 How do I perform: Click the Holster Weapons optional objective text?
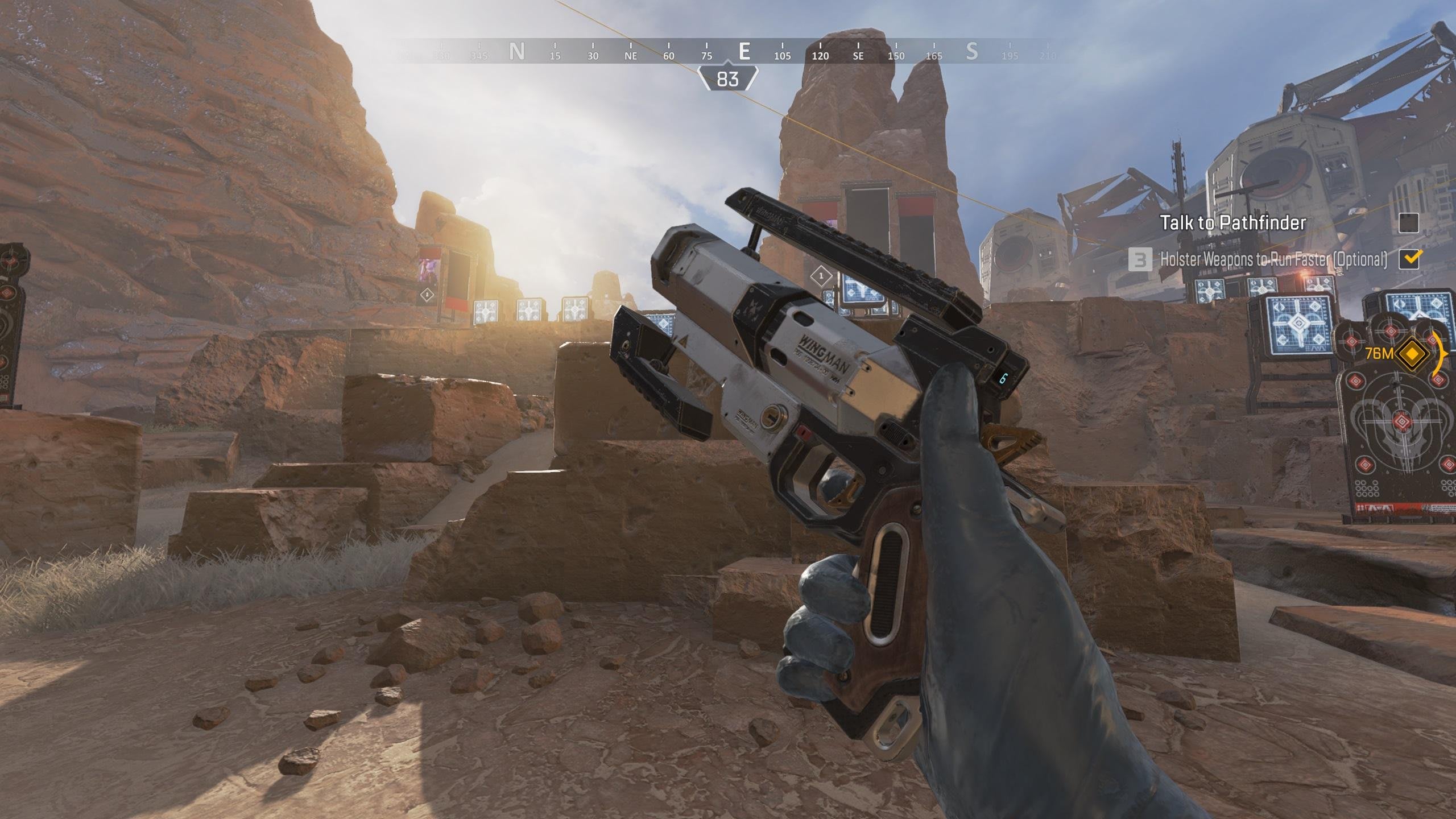coord(1273,259)
